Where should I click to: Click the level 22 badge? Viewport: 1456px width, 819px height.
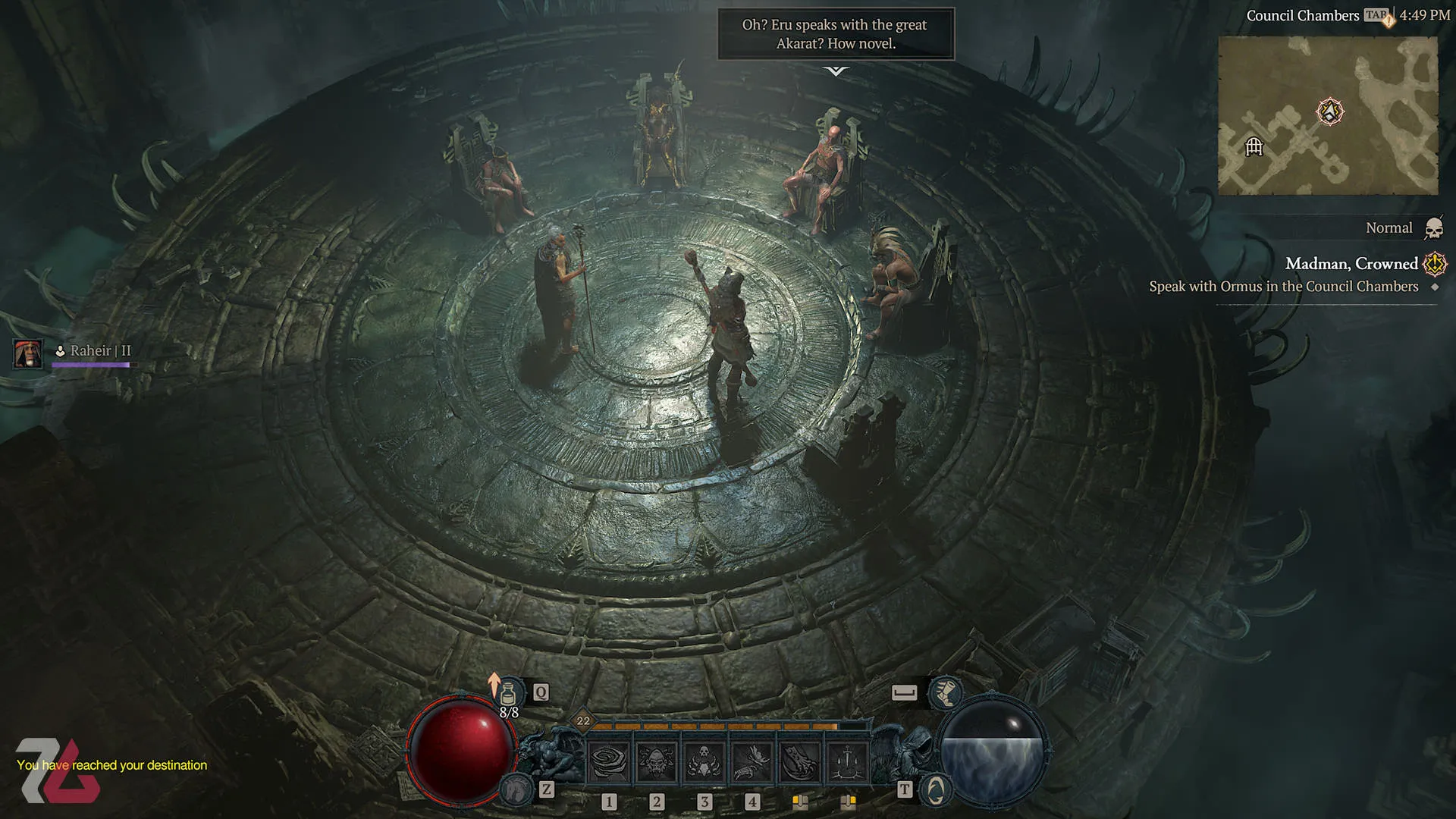pyautogui.click(x=582, y=721)
